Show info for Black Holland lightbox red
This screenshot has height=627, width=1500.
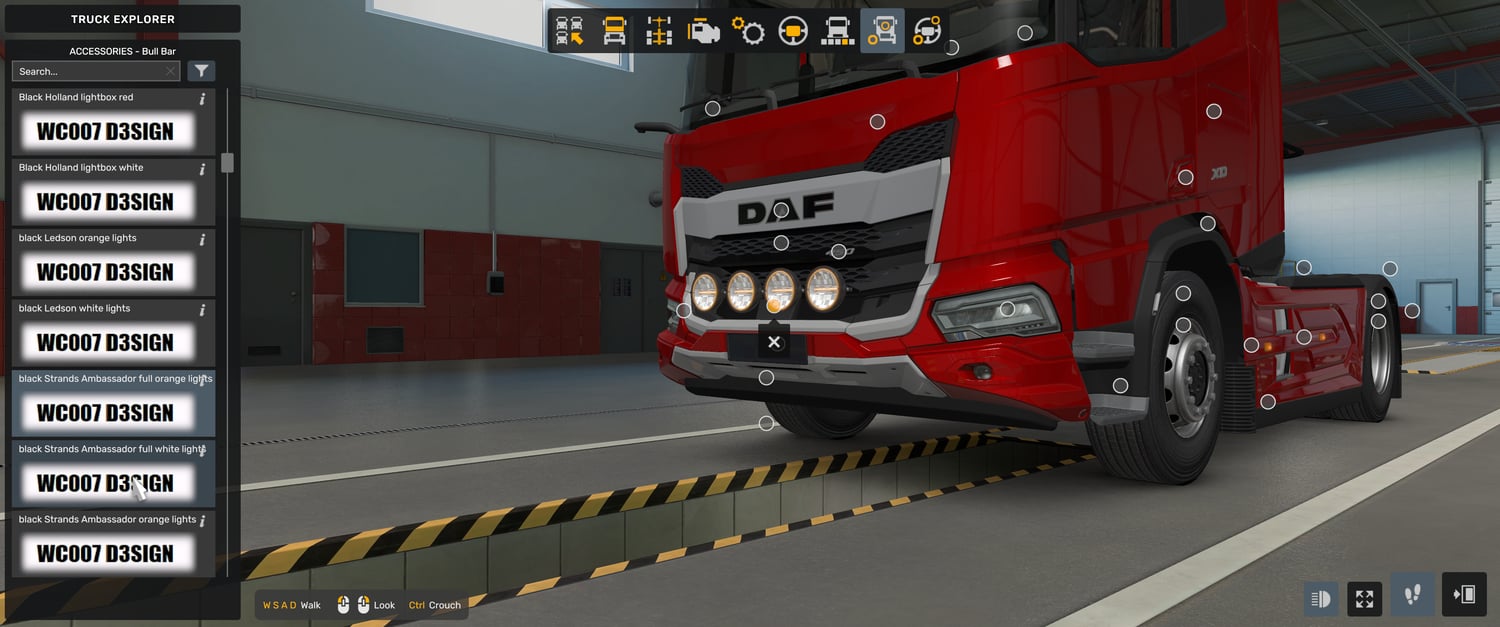point(202,98)
